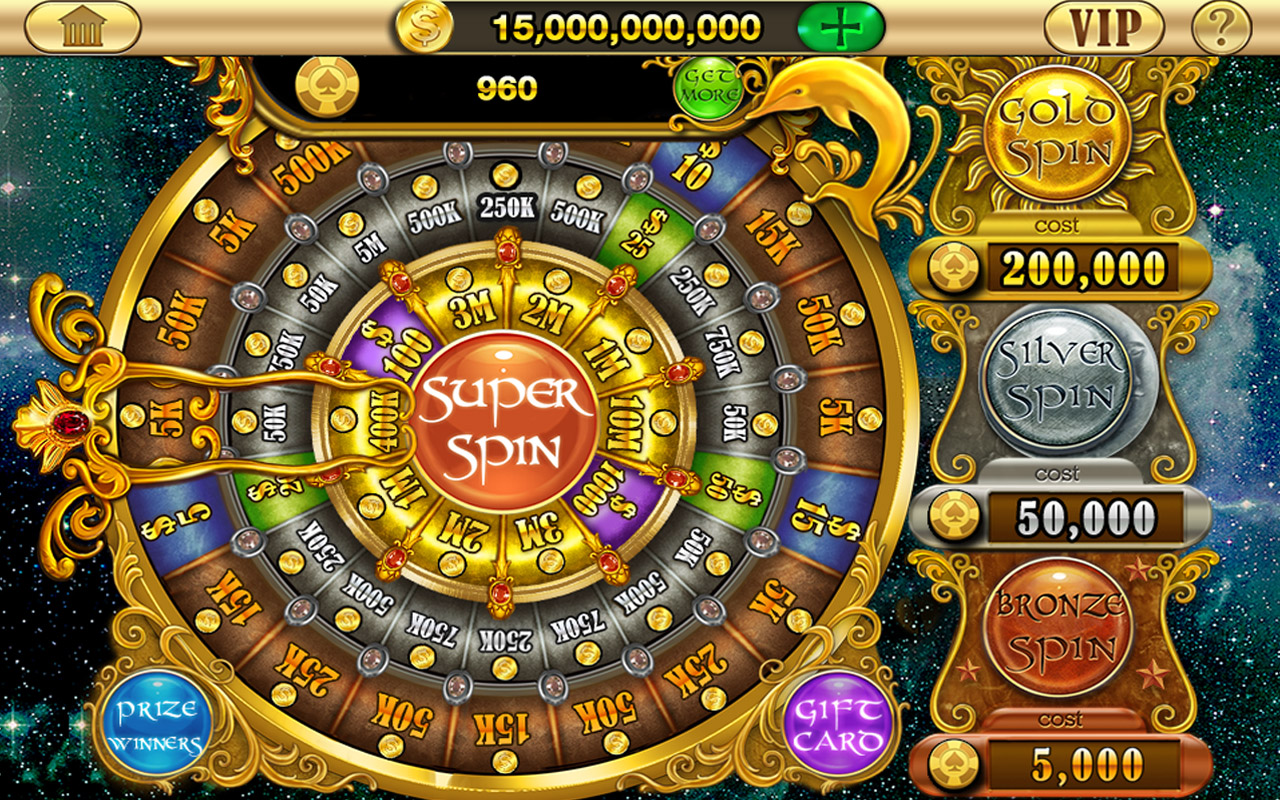Activate the Bronze Spin option
Screen dimensions: 1280x800
tap(1058, 627)
